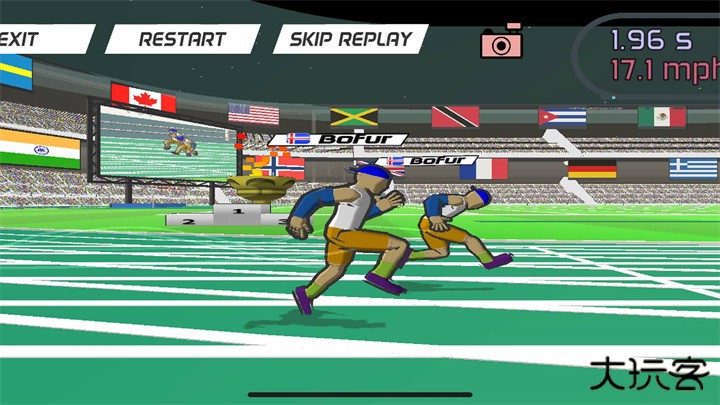Choose SKIP REPLAY

click(x=350, y=40)
